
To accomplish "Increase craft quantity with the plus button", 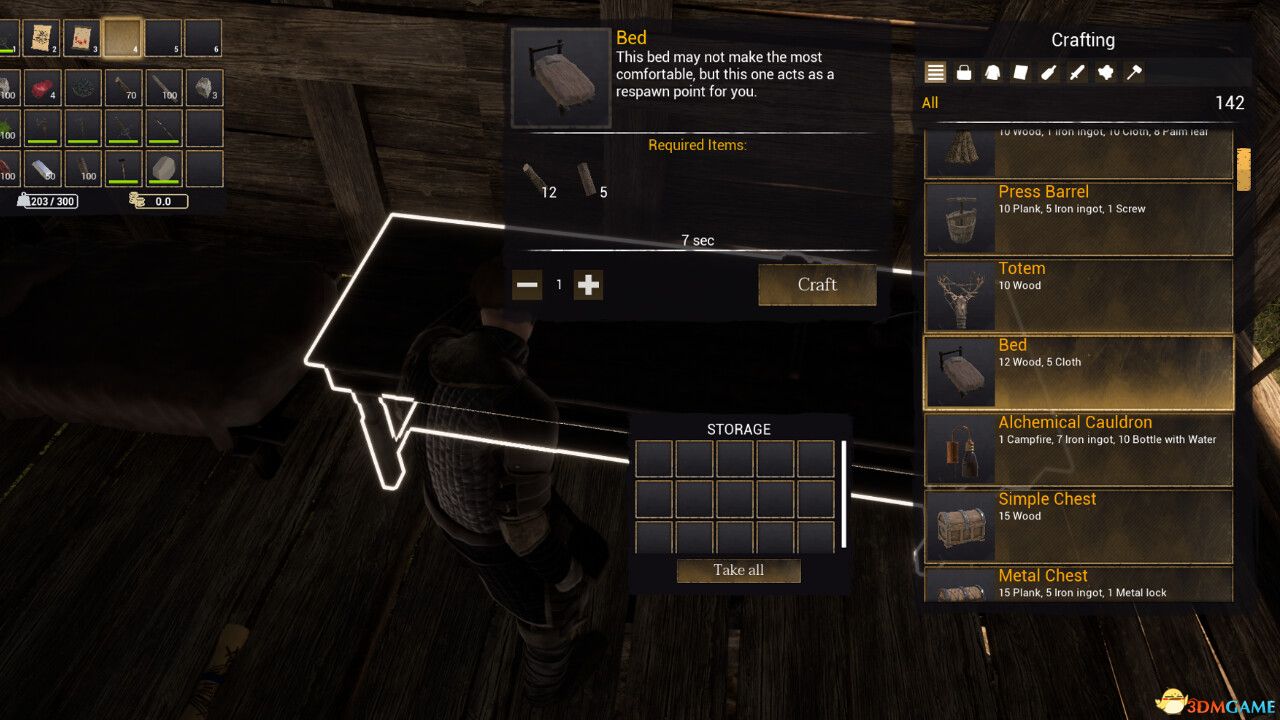I will (x=589, y=285).
